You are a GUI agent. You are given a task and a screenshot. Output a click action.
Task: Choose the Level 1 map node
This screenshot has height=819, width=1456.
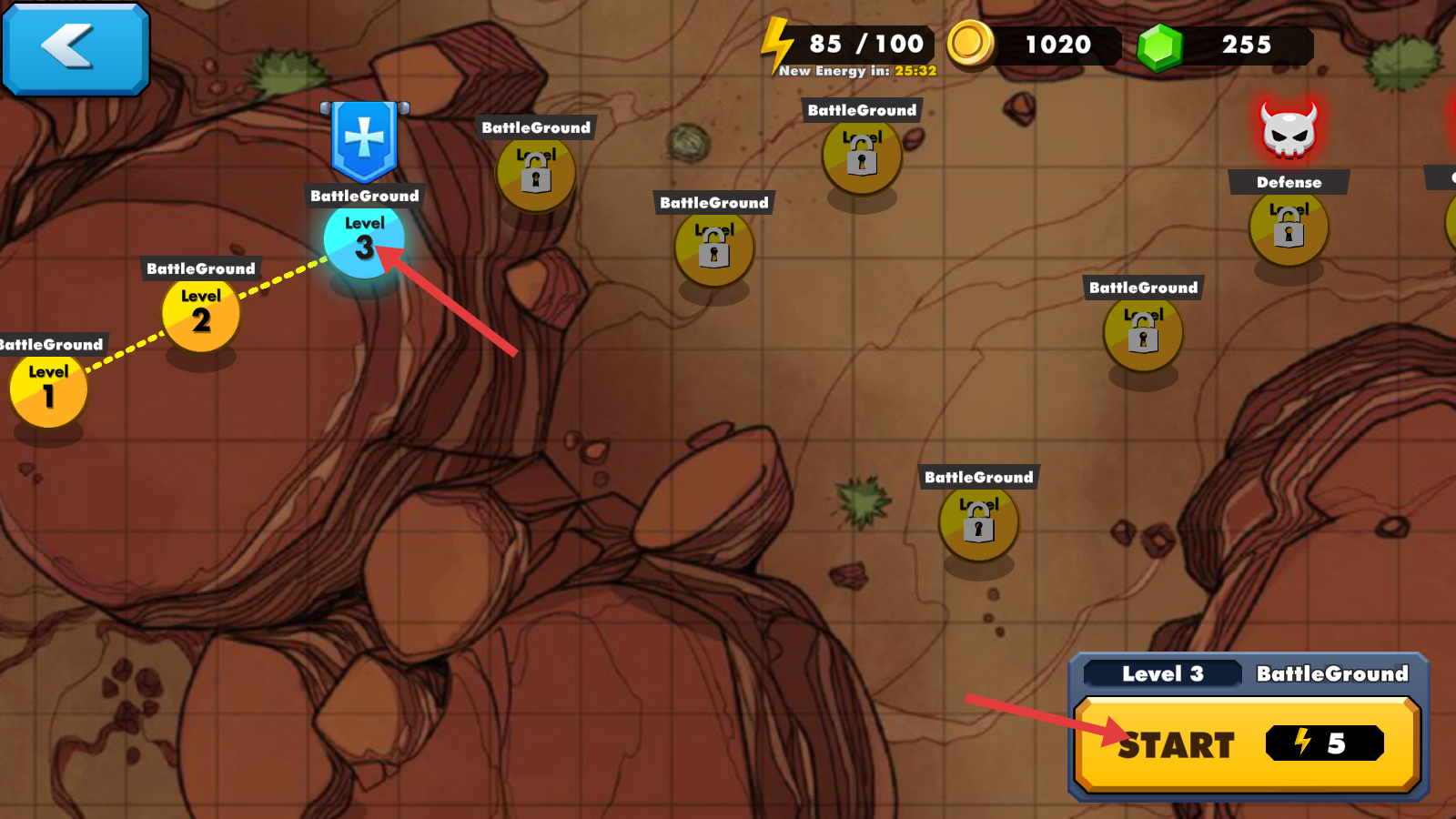click(48, 389)
